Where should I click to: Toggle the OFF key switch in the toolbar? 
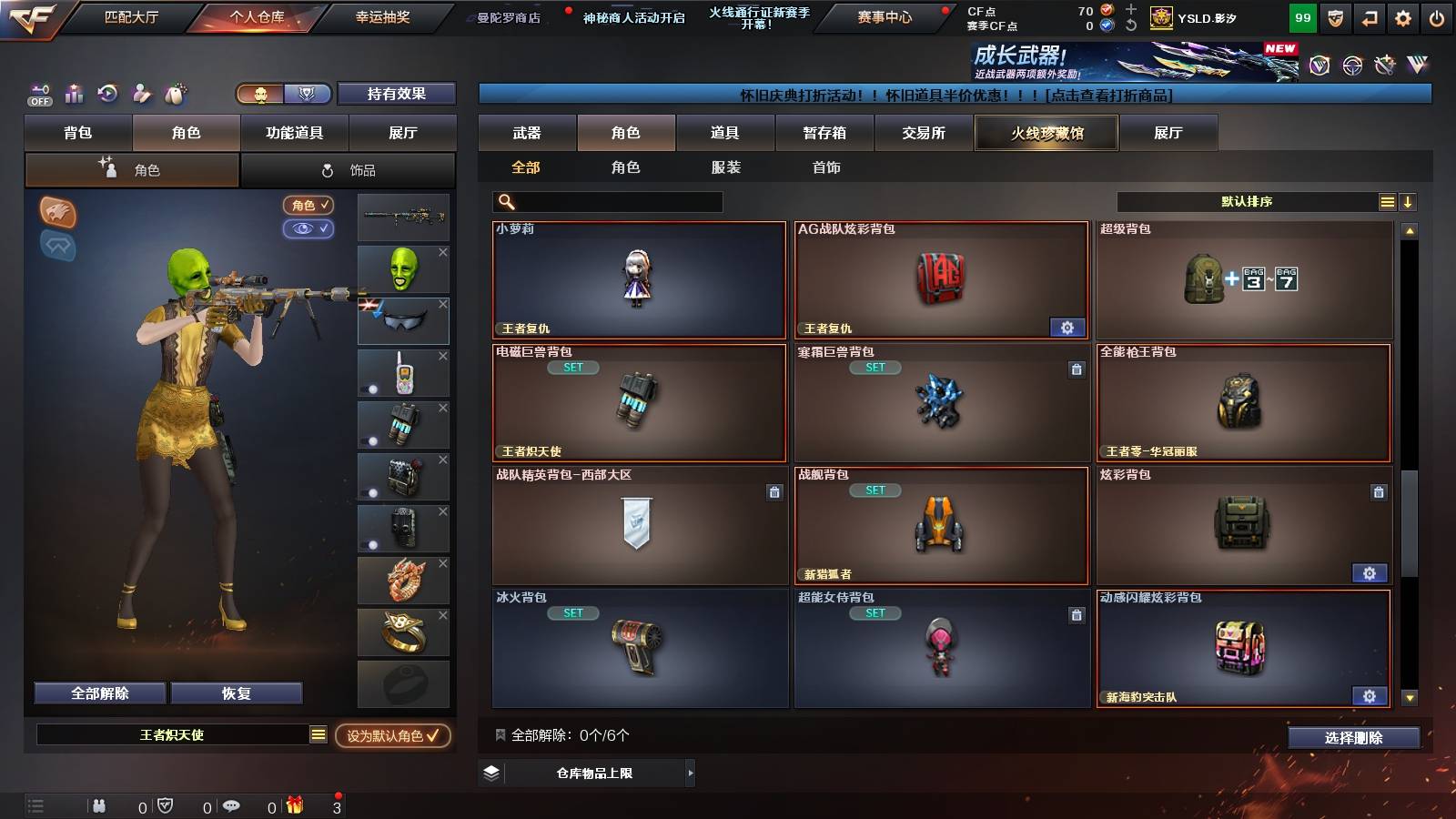tap(38, 94)
